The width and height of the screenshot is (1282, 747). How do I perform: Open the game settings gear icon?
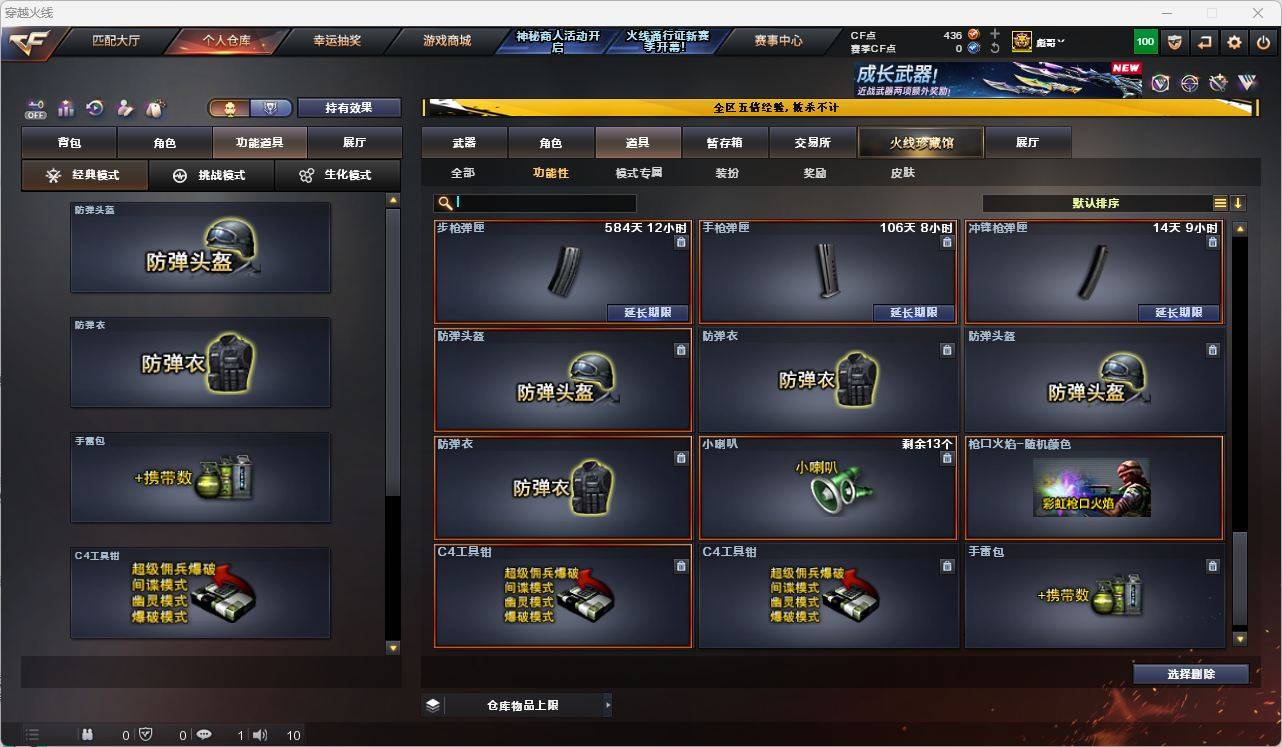[x=1232, y=42]
